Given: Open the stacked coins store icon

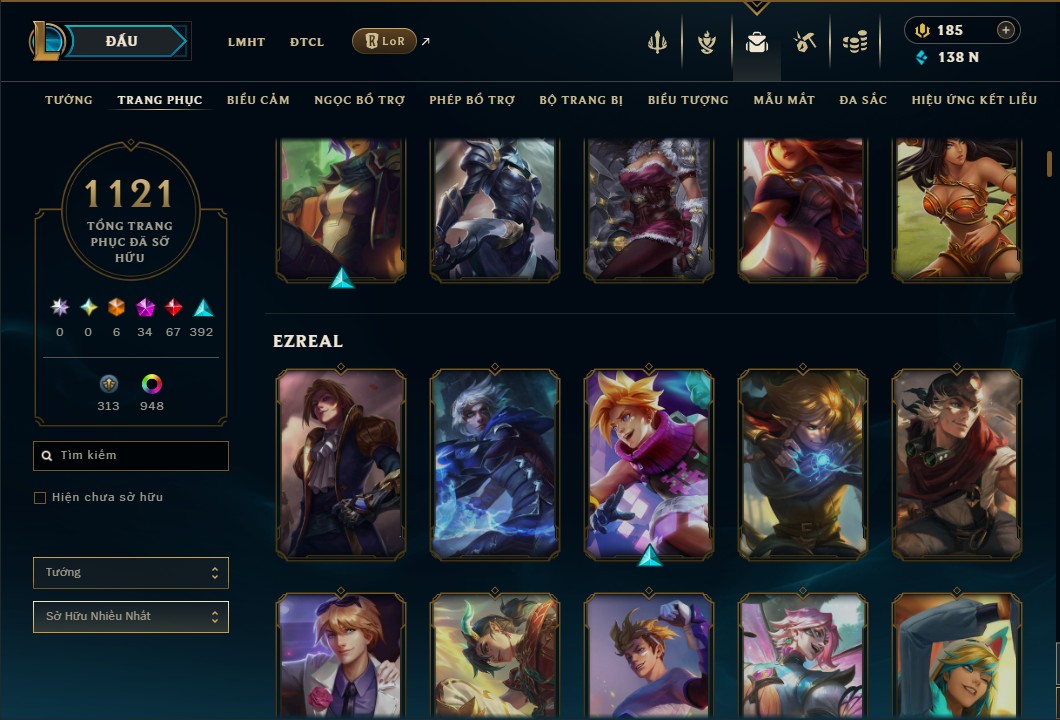Looking at the screenshot, I should tap(854, 42).
